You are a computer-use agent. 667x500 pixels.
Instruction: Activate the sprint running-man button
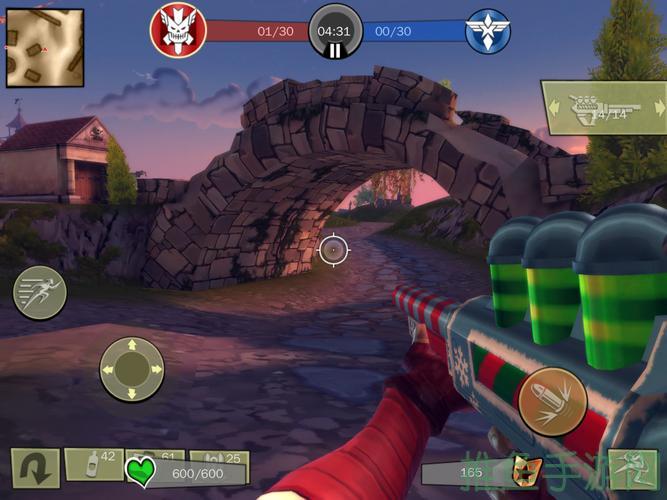[x=40, y=293]
